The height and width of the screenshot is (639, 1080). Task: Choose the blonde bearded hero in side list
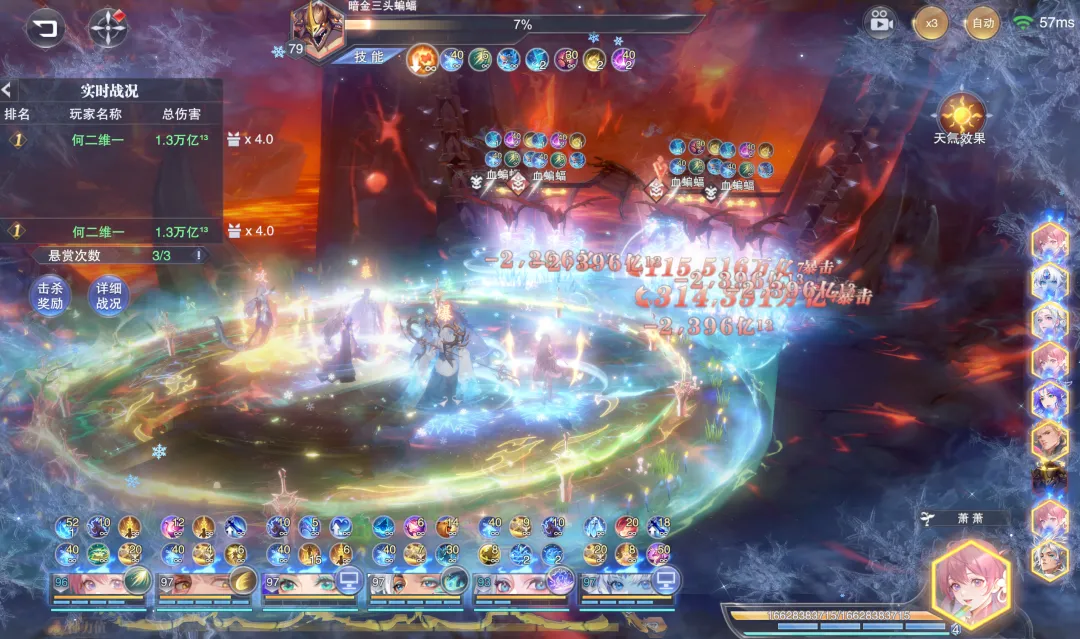pos(1050,439)
